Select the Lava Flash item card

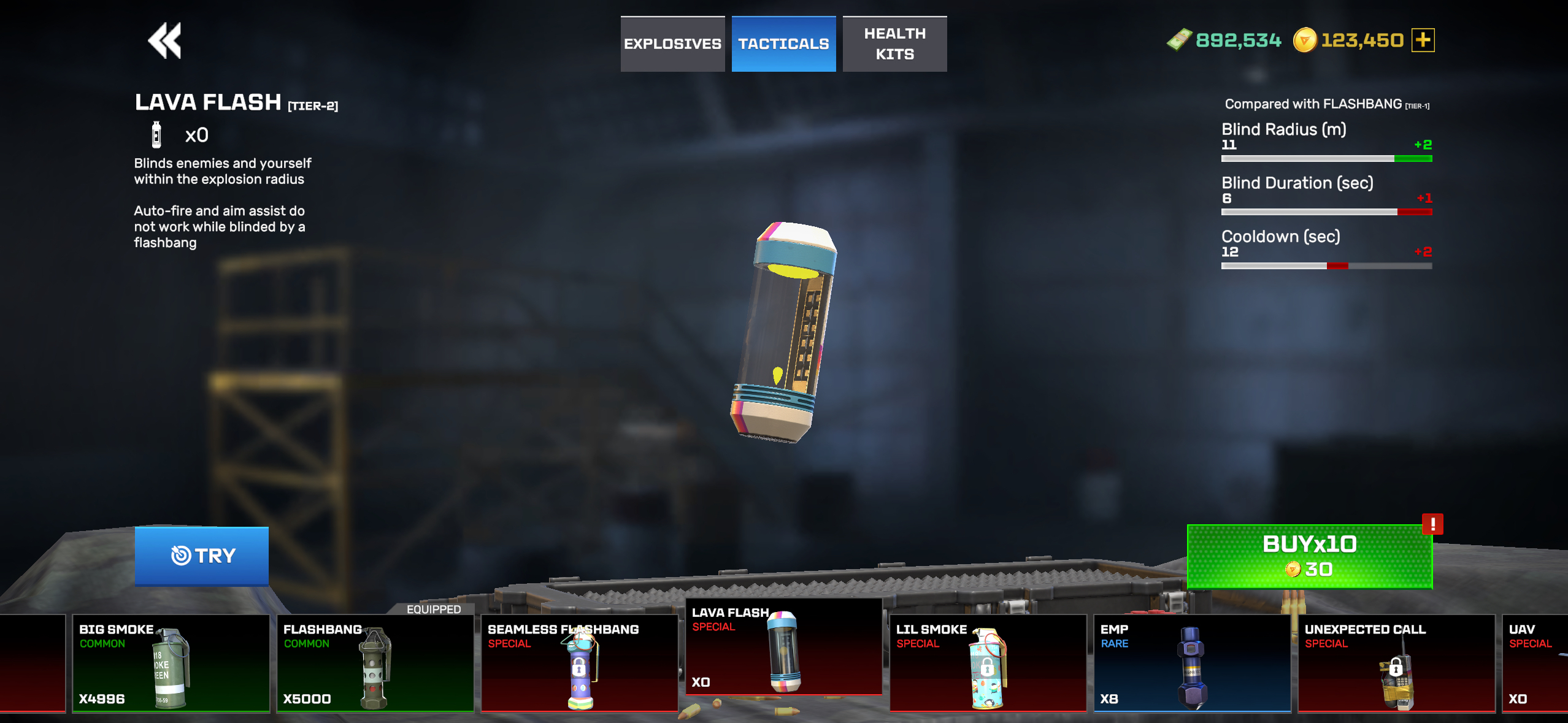click(783, 648)
